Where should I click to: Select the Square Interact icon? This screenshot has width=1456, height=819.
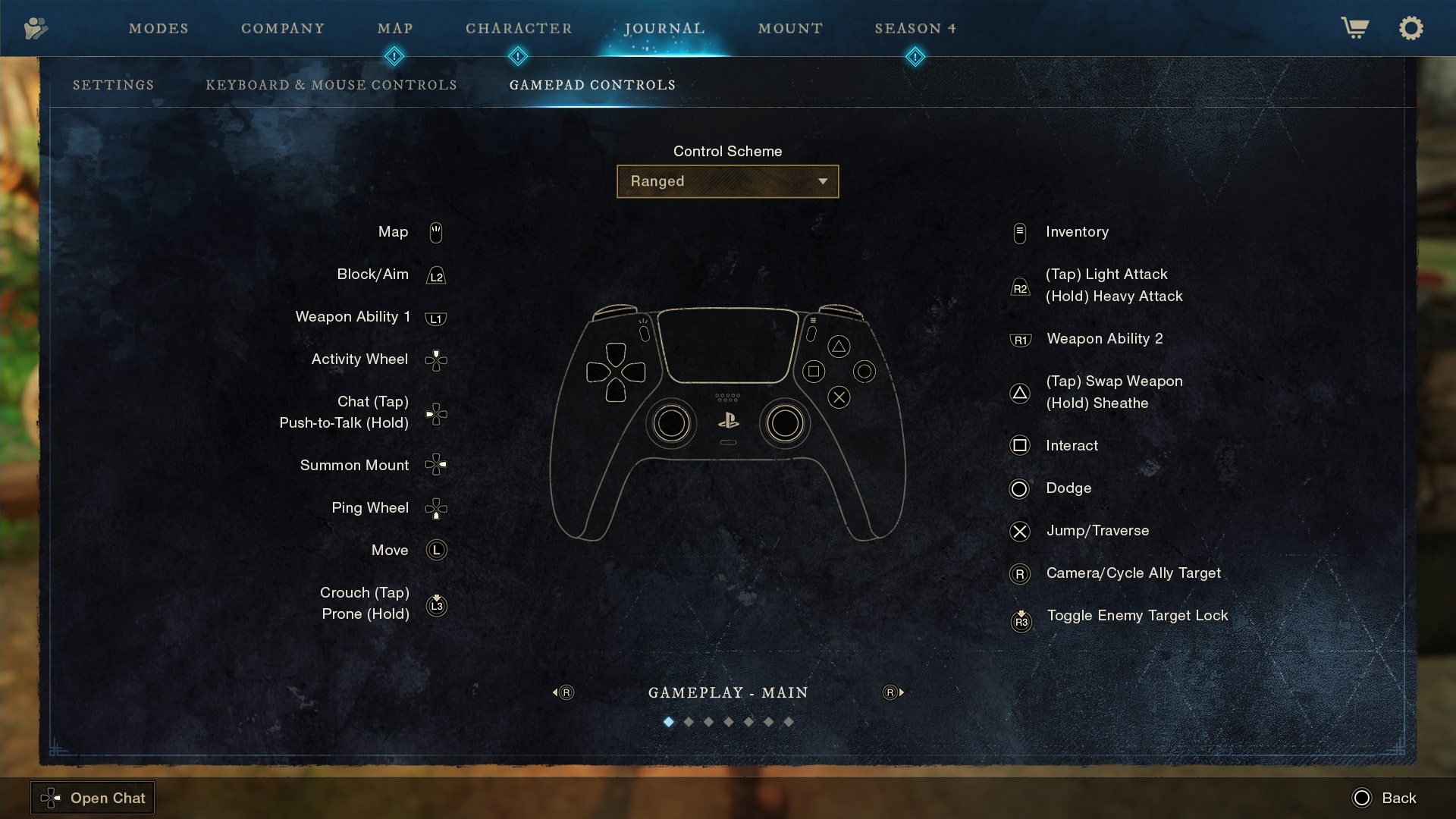coord(1021,446)
